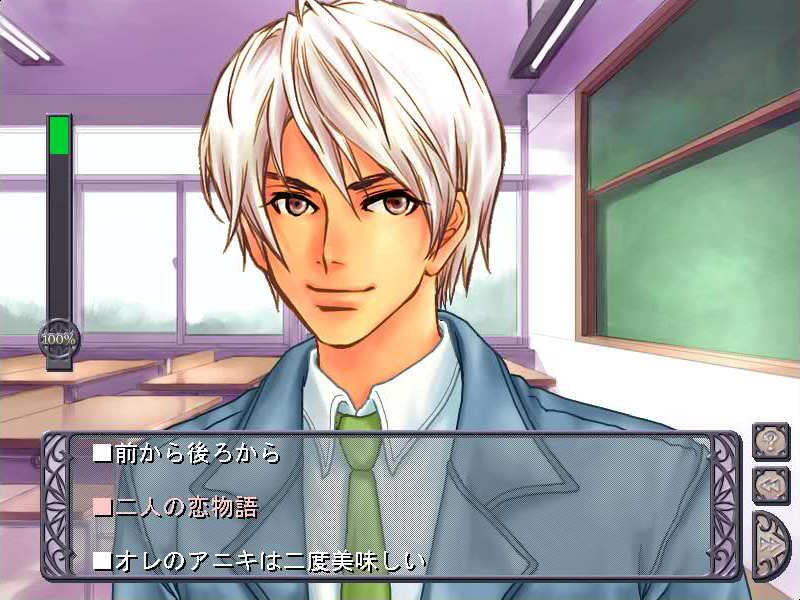800x600 pixels.
Task: Choose the dialogue option 前から後ろから
Action: click(x=186, y=453)
